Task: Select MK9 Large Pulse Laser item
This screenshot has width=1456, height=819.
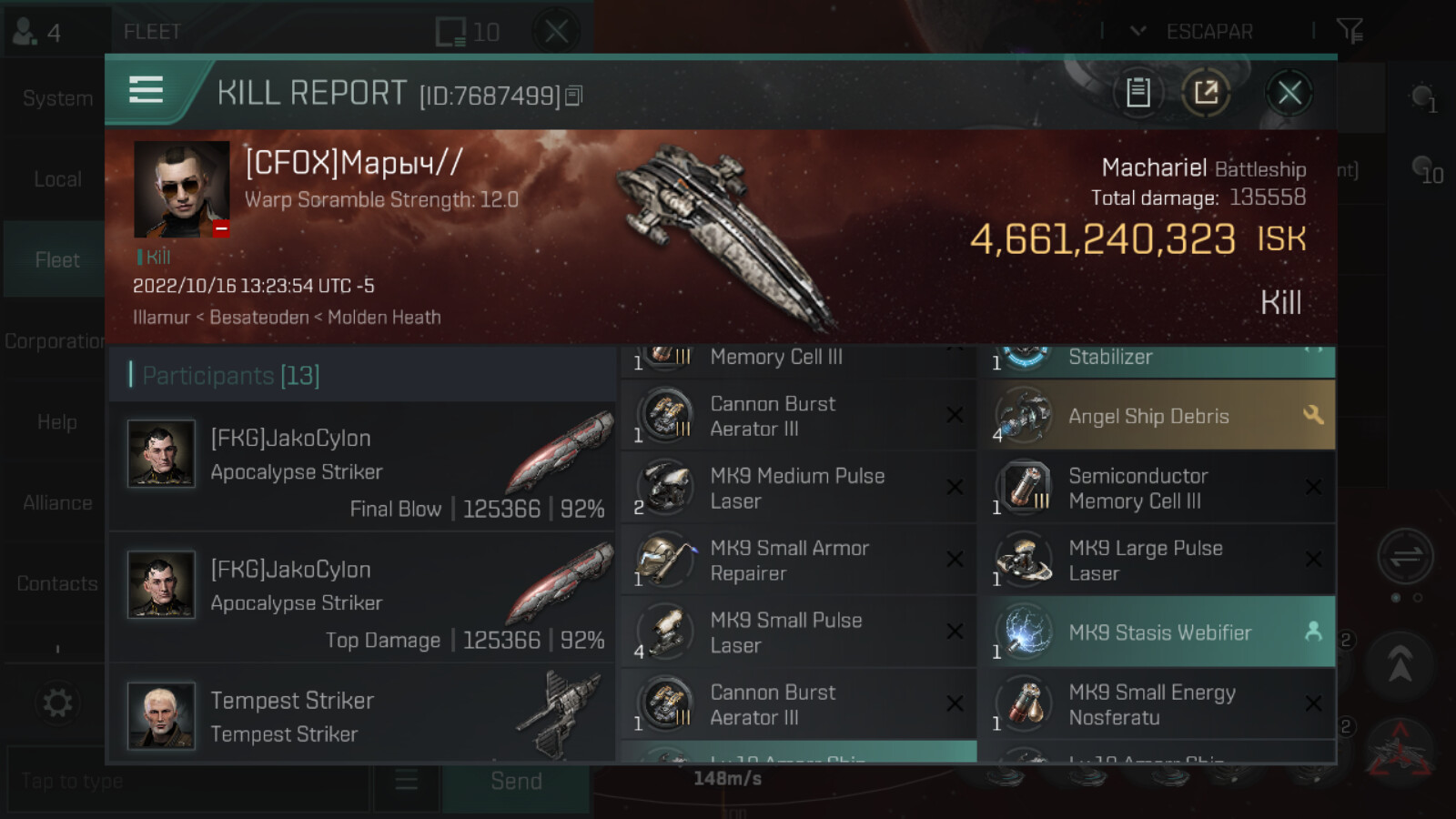Action: coord(1156,561)
